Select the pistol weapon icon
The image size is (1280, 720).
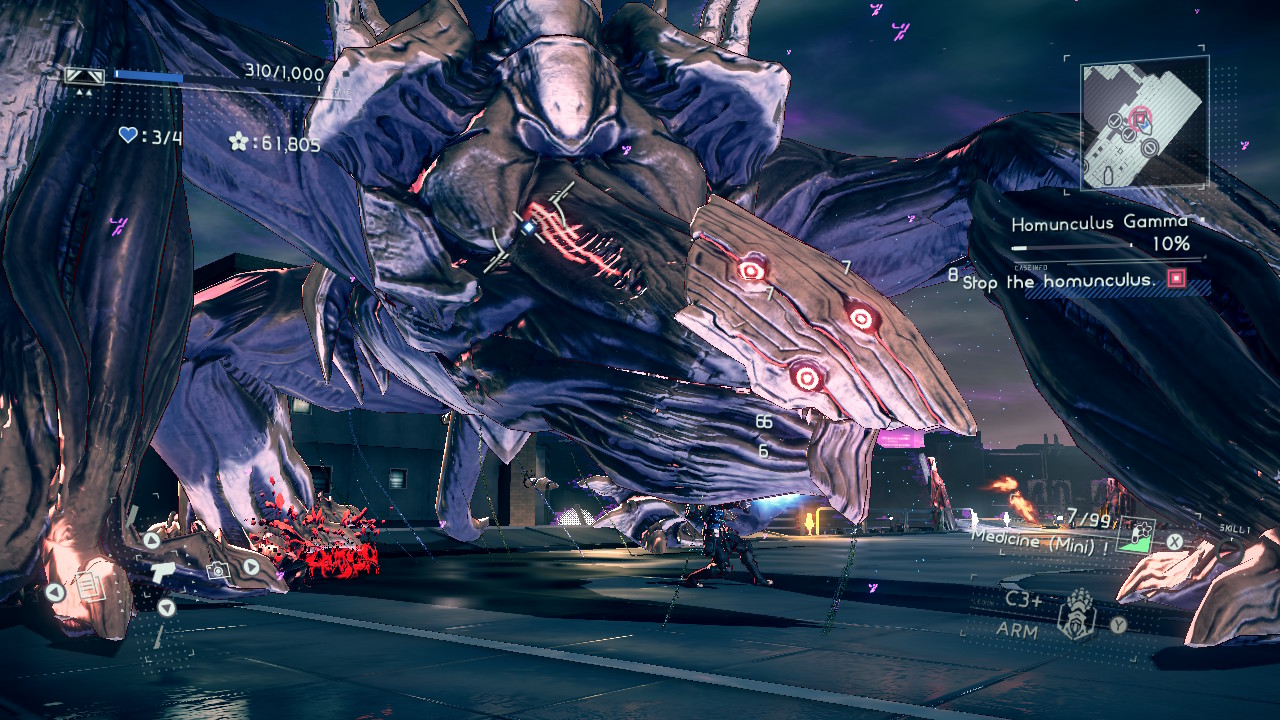161,570
